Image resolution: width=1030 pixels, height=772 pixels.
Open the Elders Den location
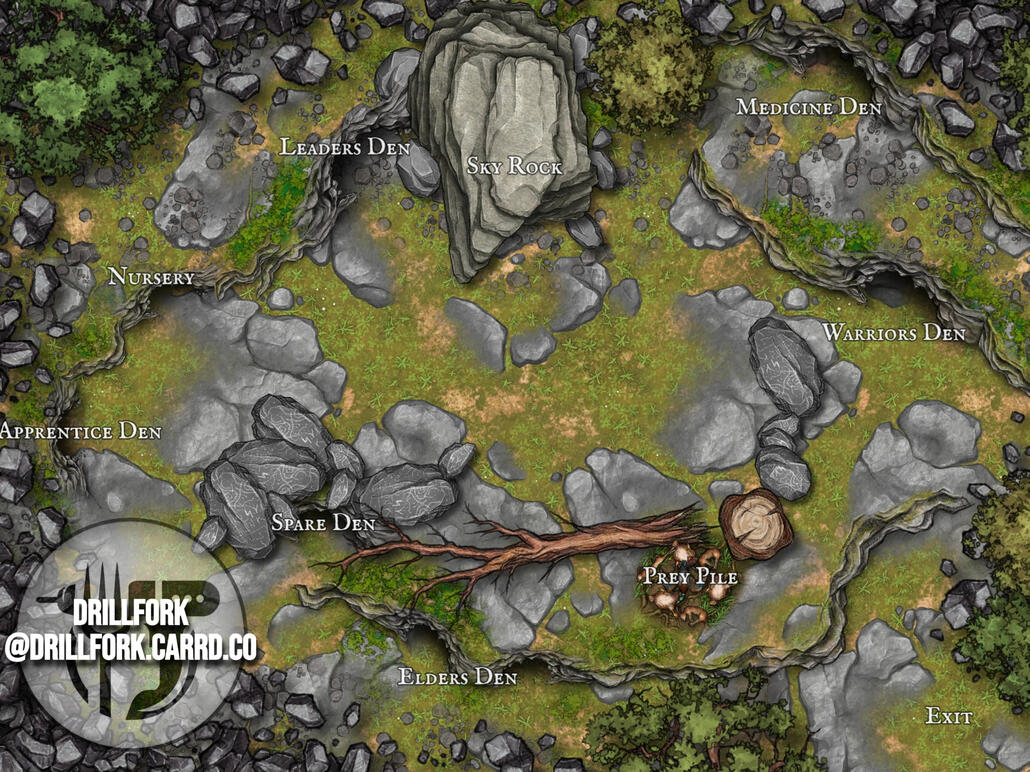458,677
